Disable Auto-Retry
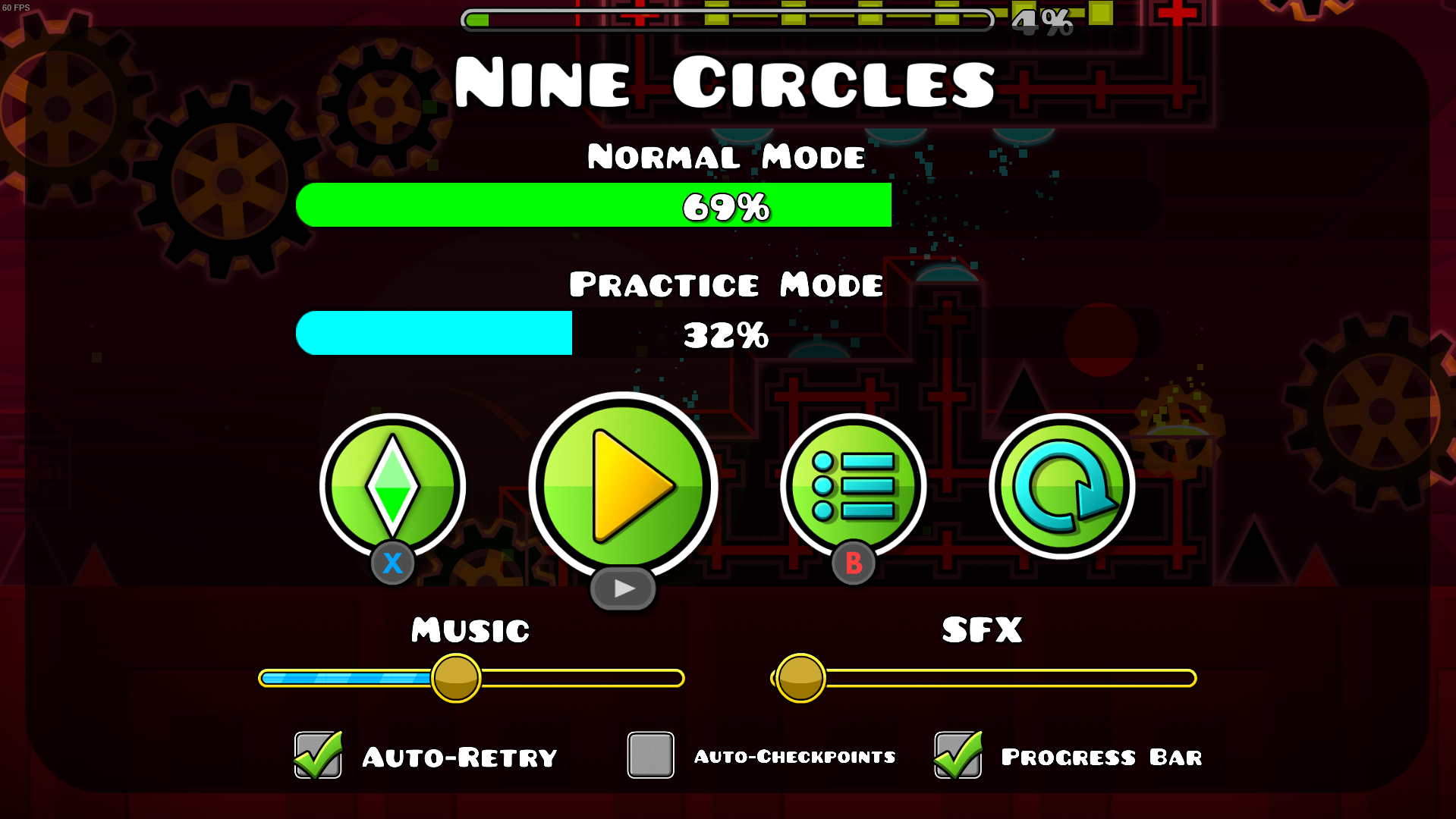Viewport: 1456px width, 819px height. point(317,755)
